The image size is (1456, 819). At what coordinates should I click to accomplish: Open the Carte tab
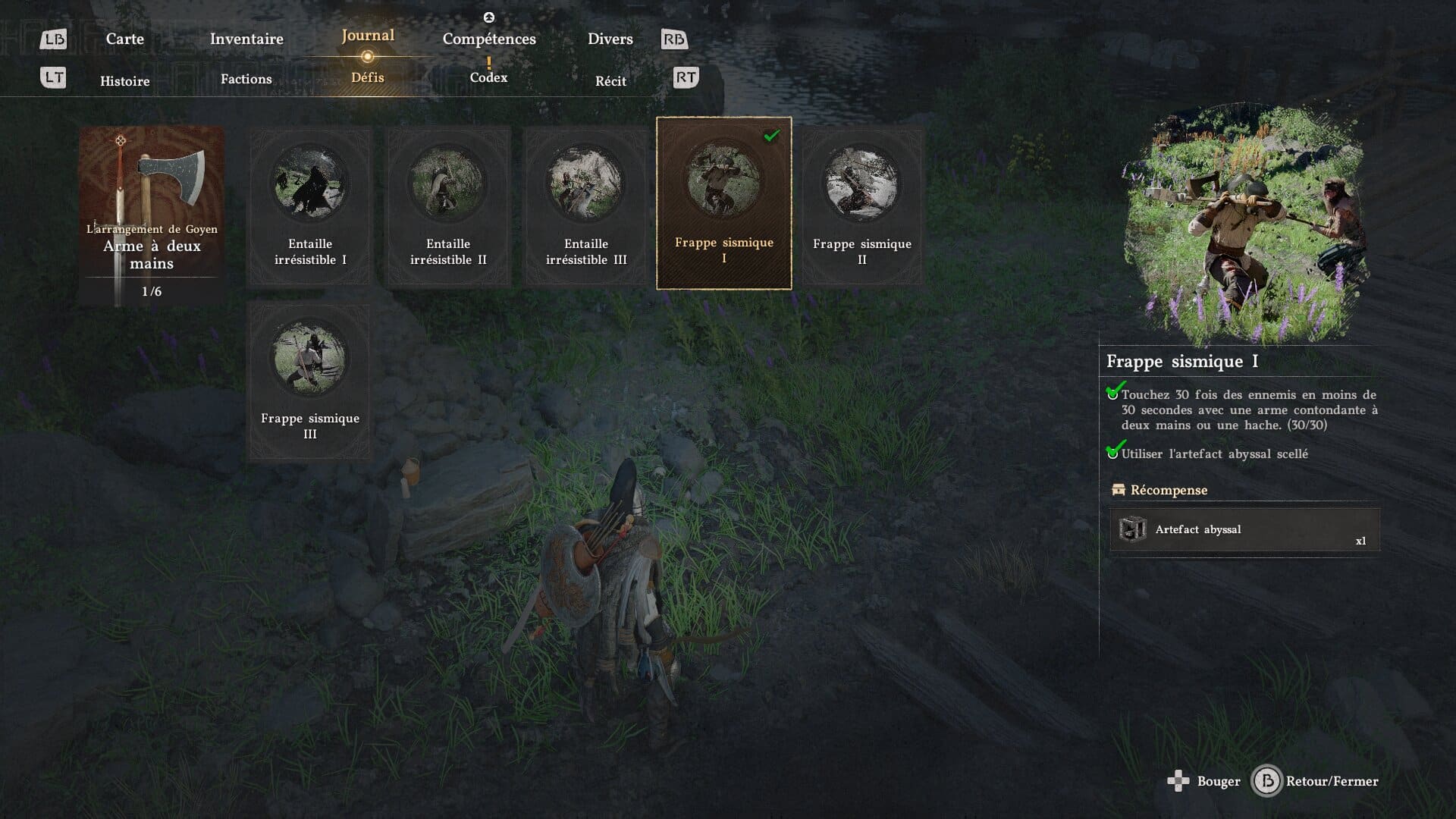(124, 39)
